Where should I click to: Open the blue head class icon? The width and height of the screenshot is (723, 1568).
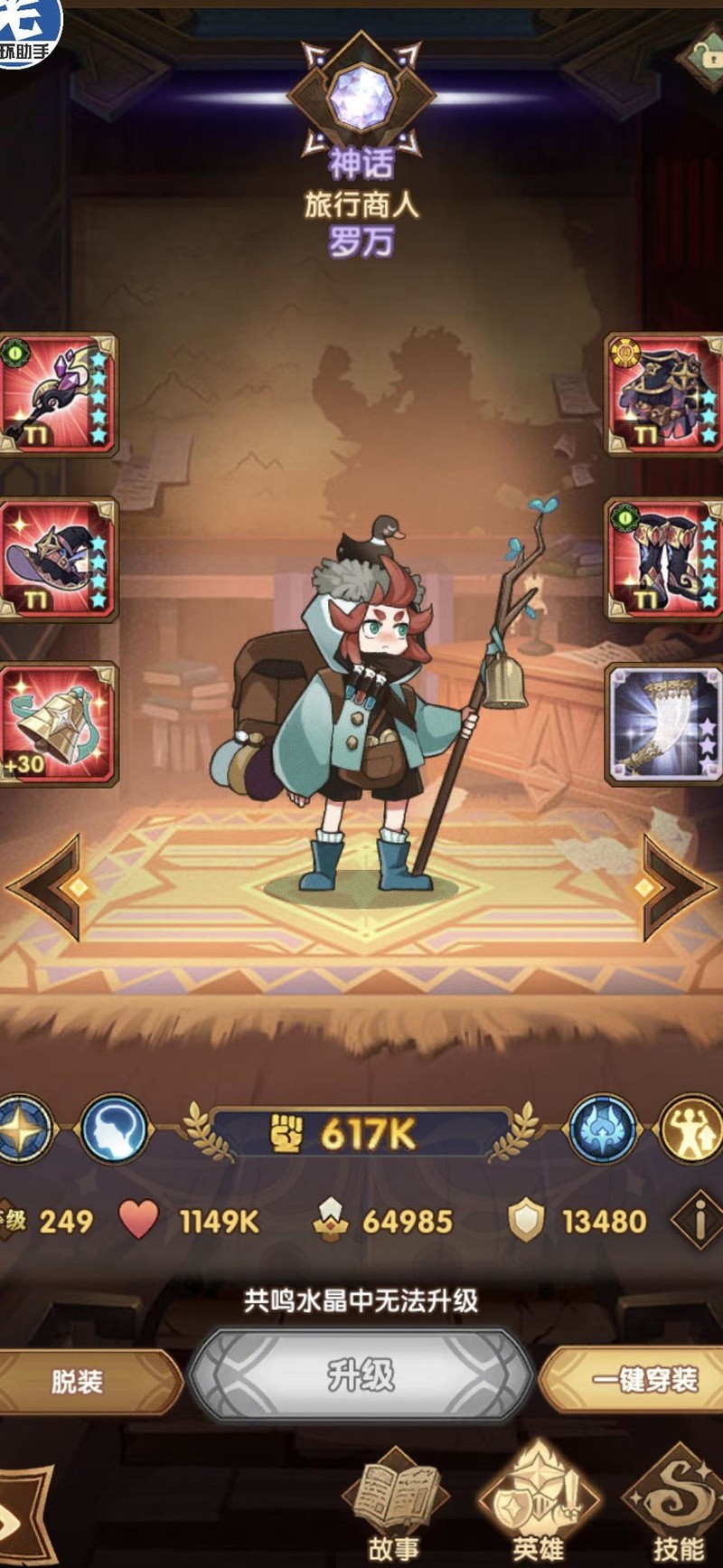click(114, 1129)
